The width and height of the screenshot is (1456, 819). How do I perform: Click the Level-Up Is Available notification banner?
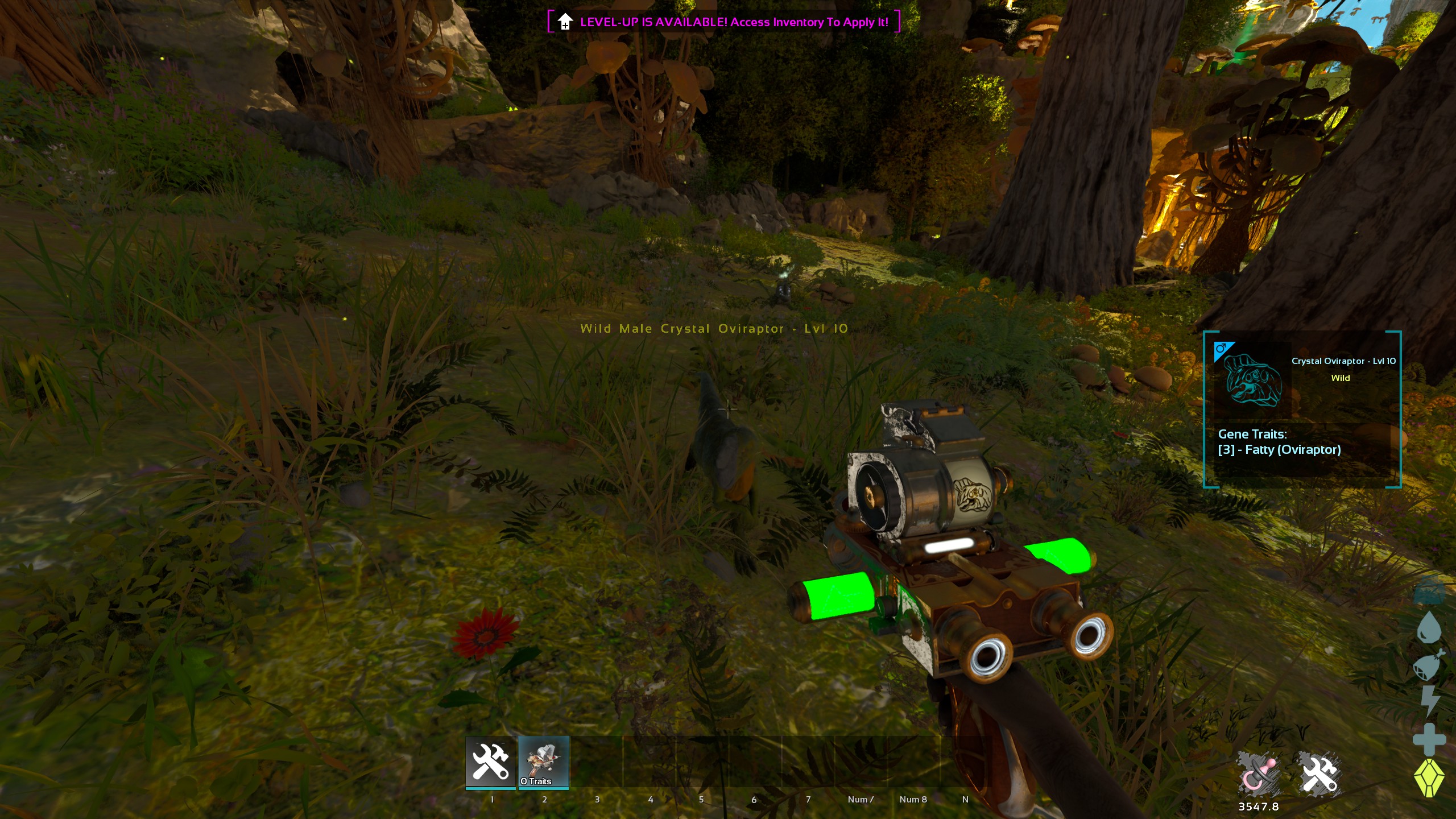pyautogui.click(x=723, y=22)
